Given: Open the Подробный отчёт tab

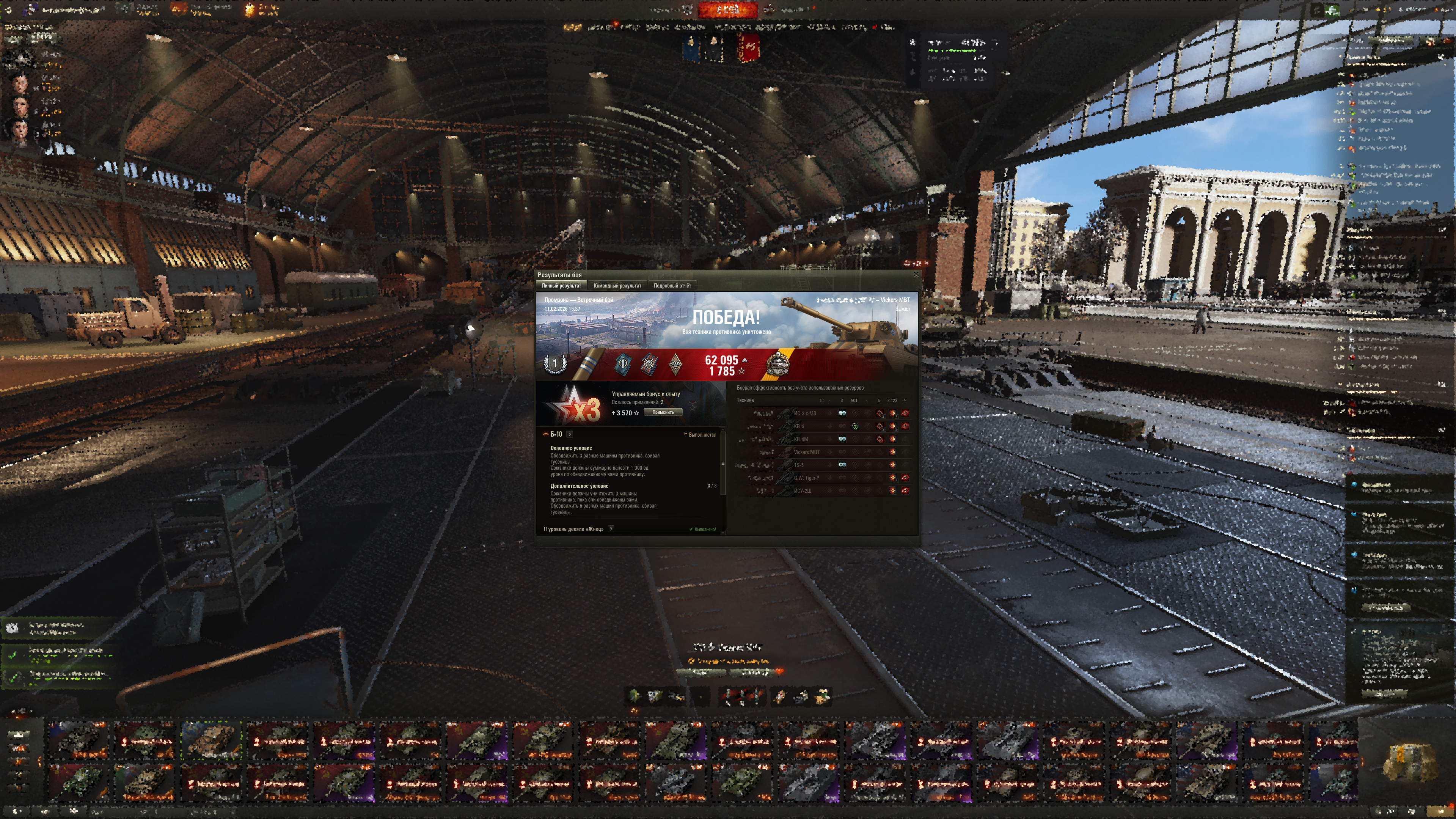Looking at the screenshot, I should coord(672,286).
